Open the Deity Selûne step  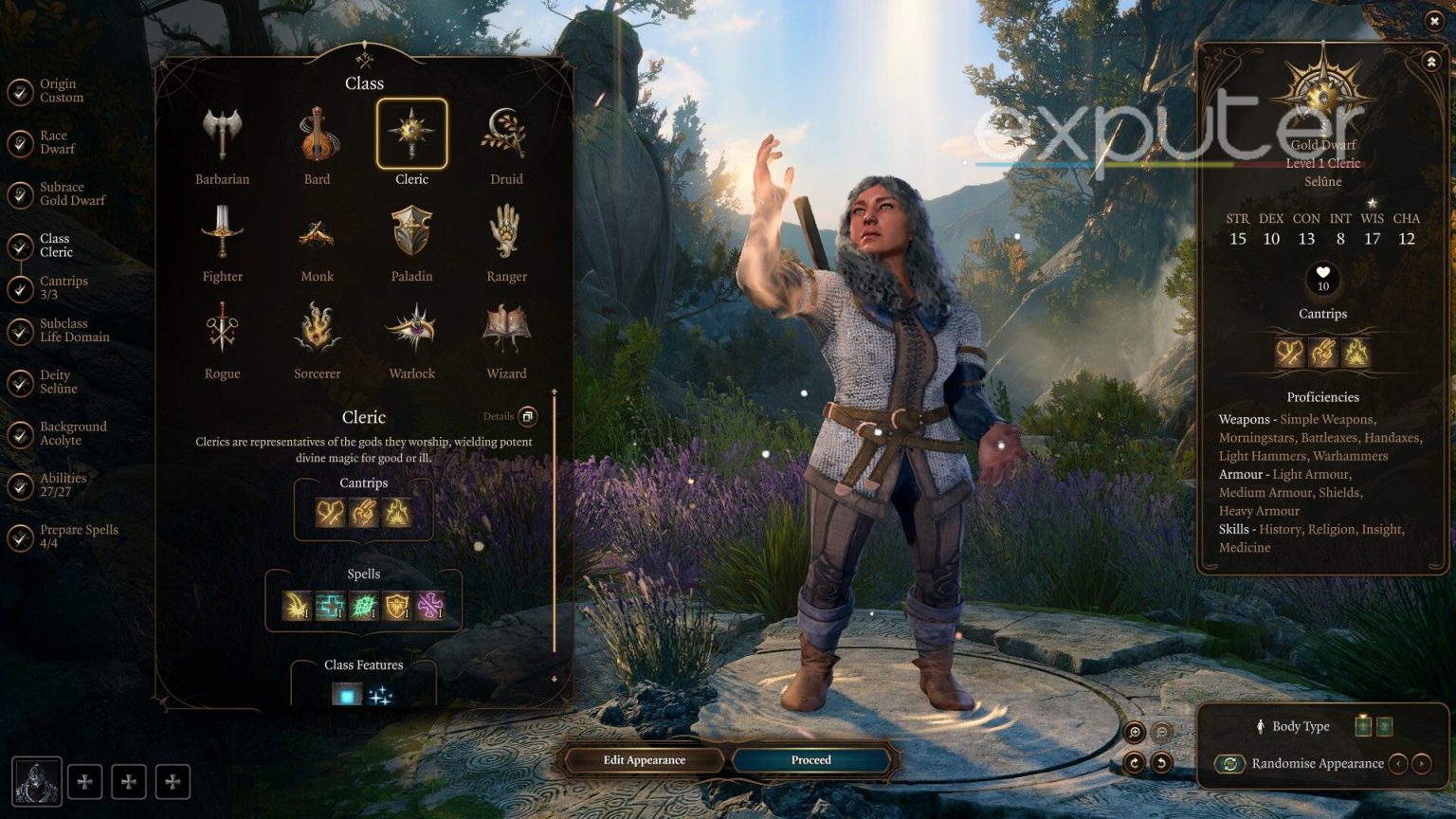57,381
